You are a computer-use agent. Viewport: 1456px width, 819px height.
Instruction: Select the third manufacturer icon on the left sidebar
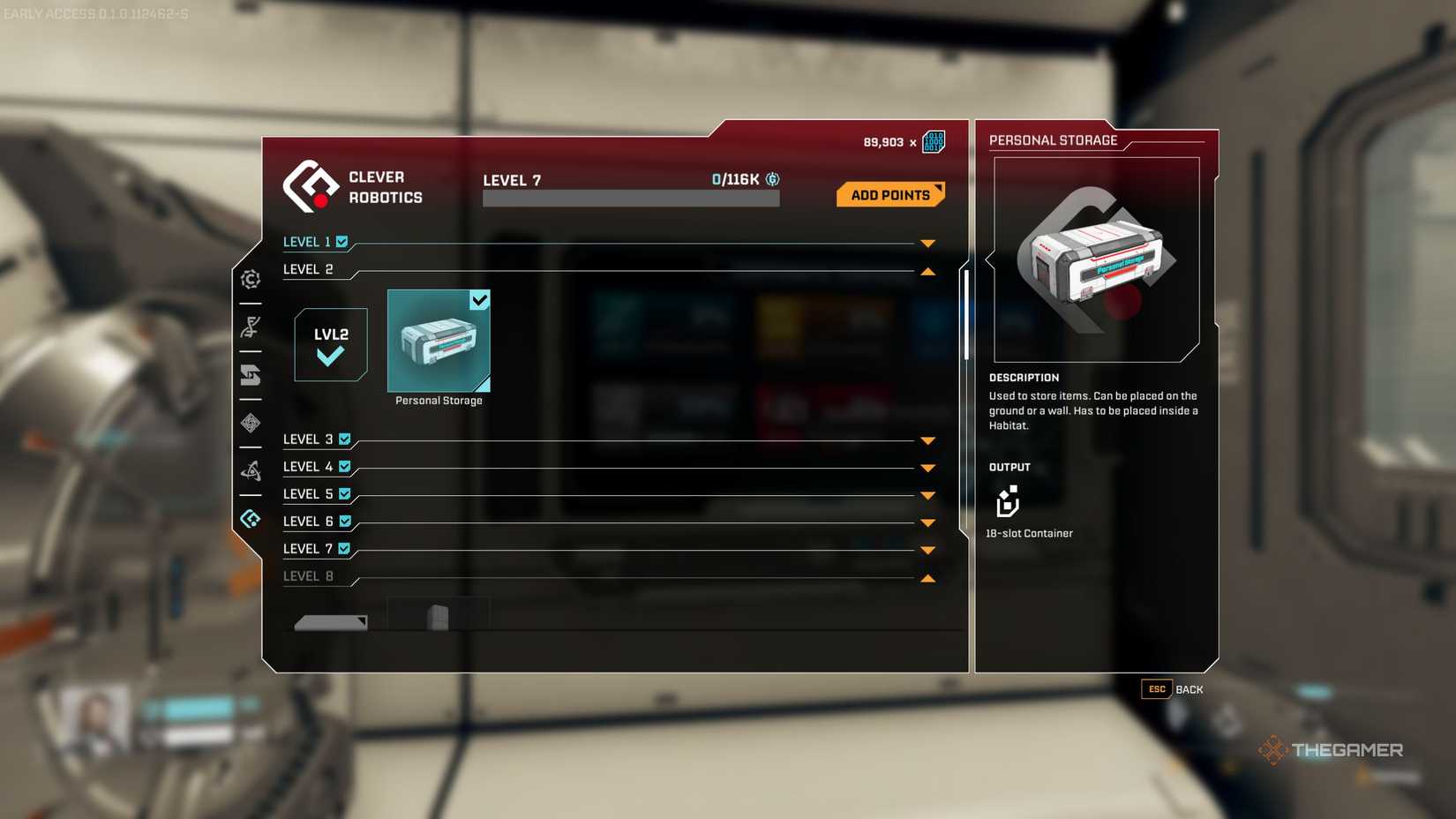coord(251,376)
